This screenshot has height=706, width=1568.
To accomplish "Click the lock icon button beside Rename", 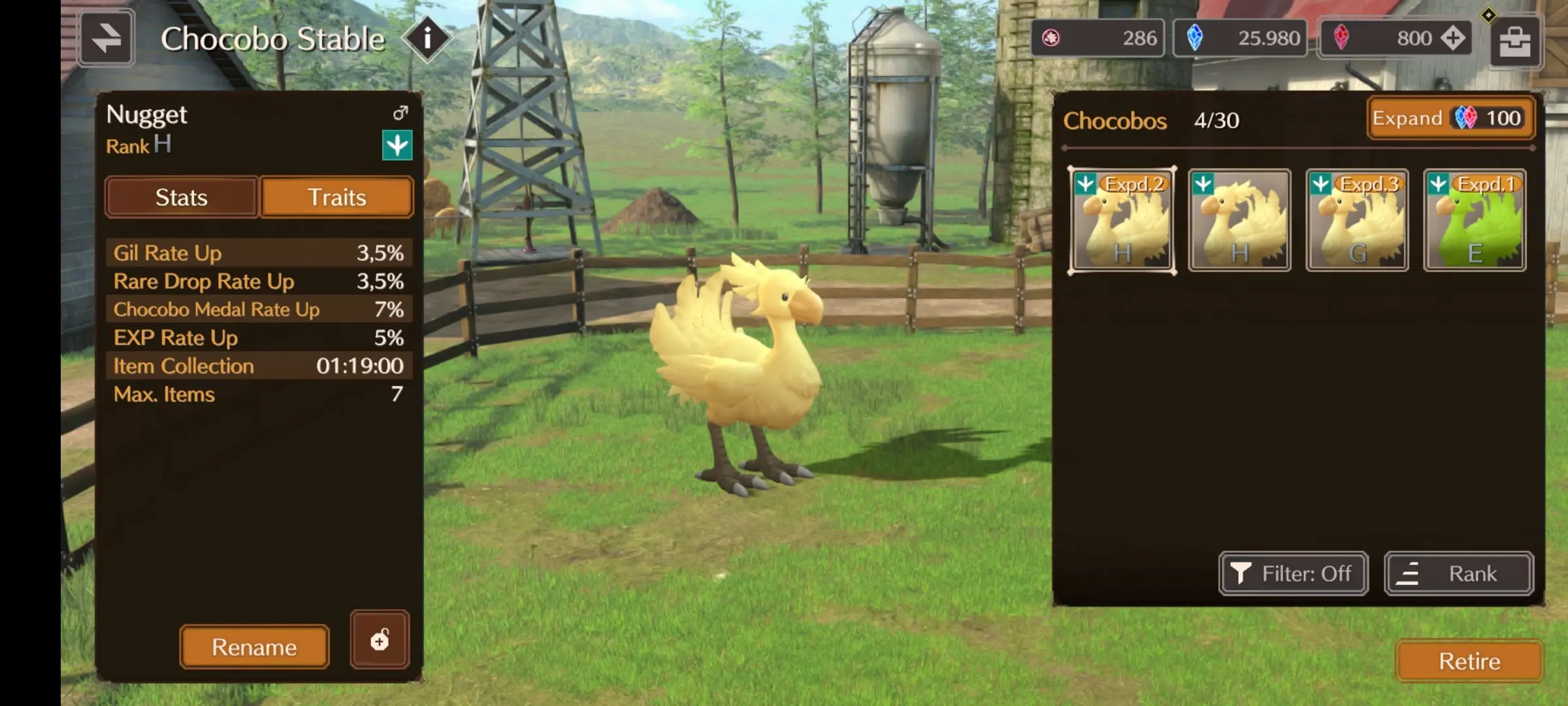I will [380, 640].
